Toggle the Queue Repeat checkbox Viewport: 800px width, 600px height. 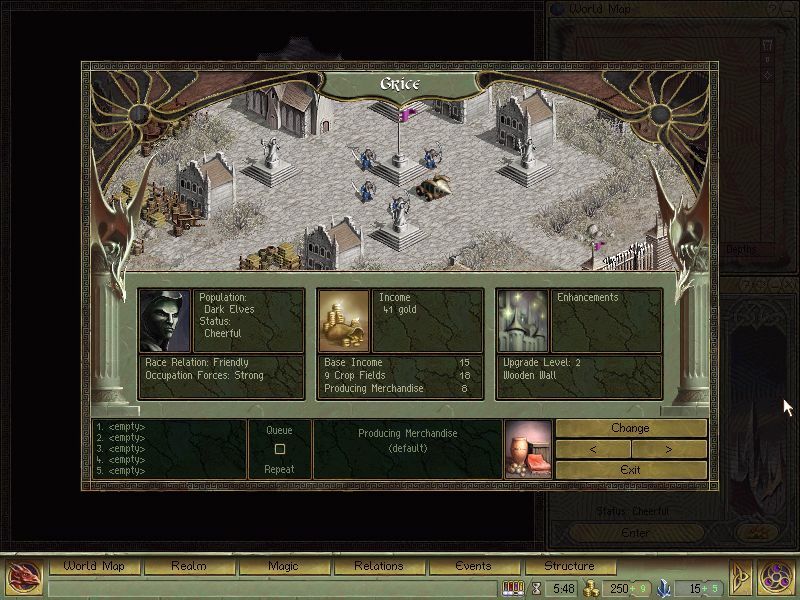coord(280,449)
